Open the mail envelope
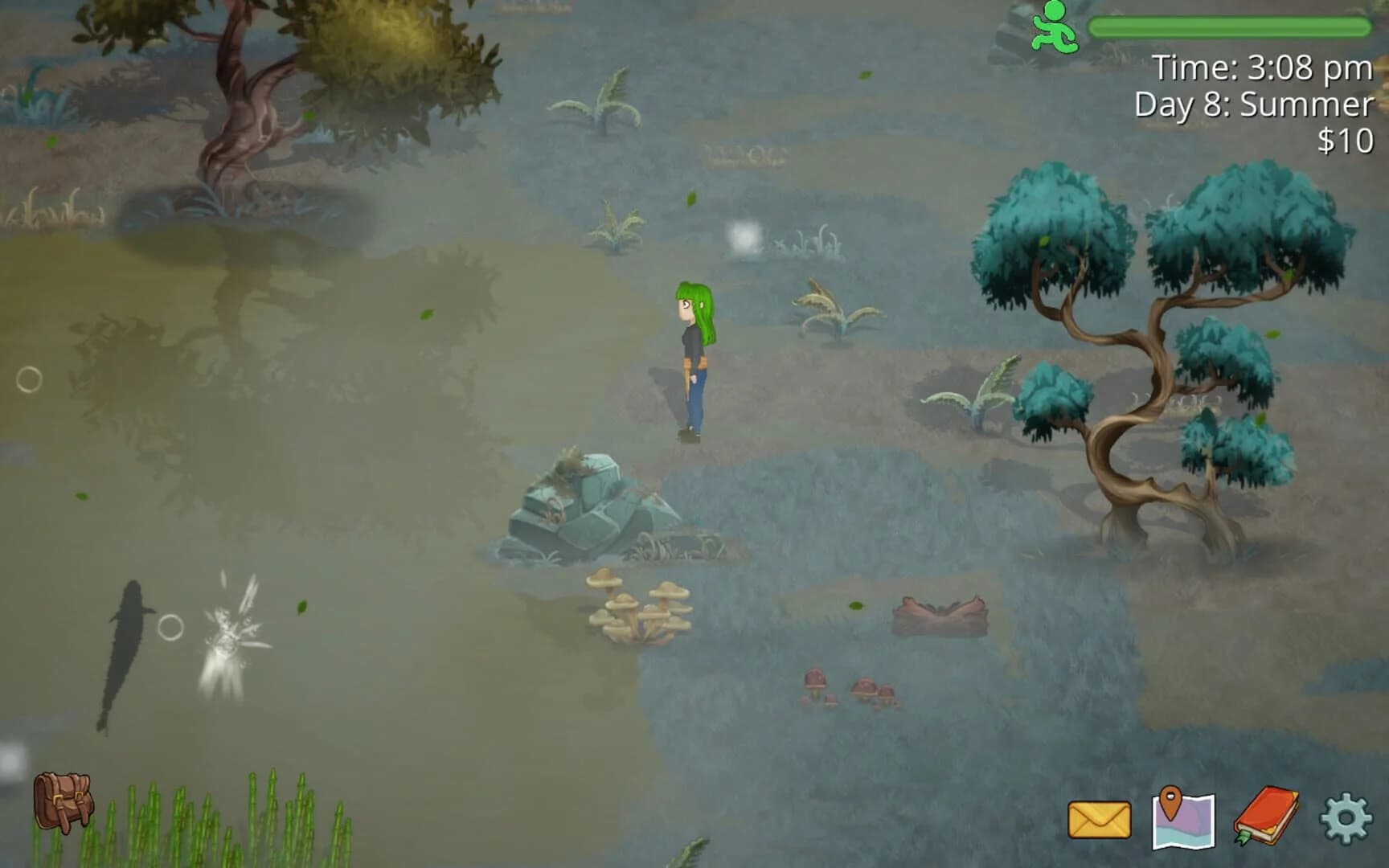Viewport: 1389px width, 868px height. [x=1098, y=818]
